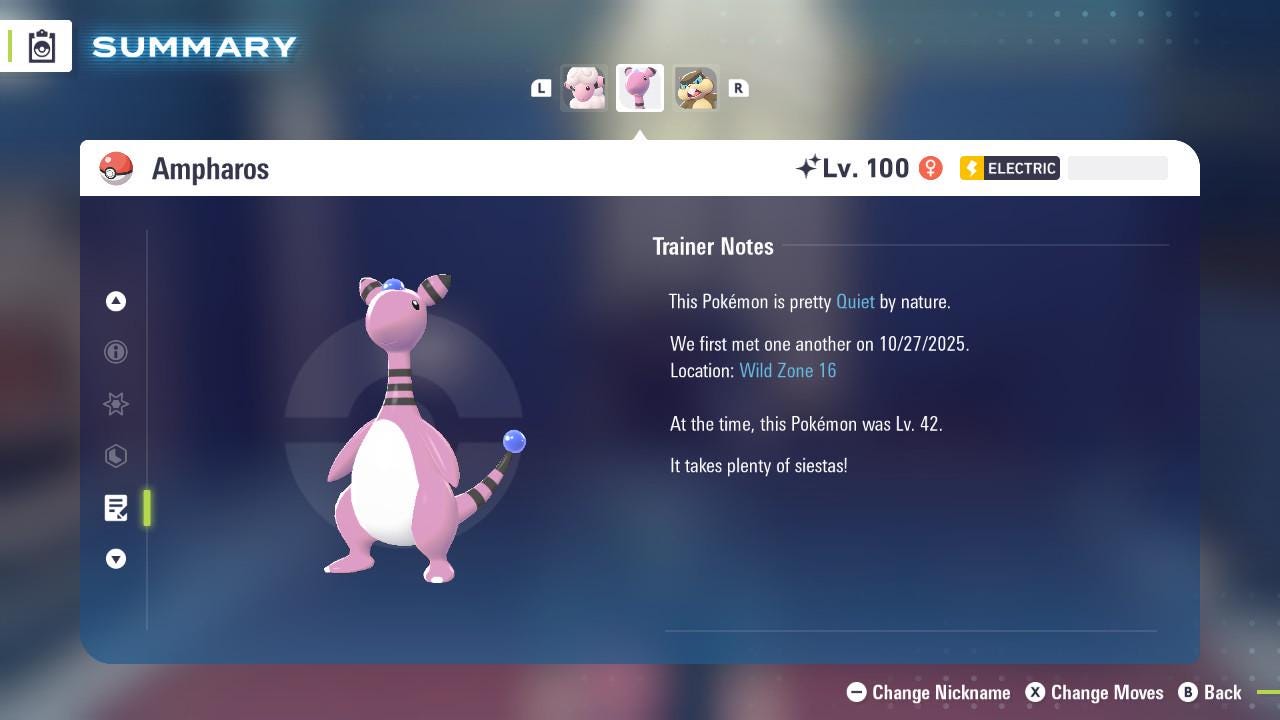Open the Quiet nature link
The width and height of the screenshot is (1280, 720).
tap(855, 301)
